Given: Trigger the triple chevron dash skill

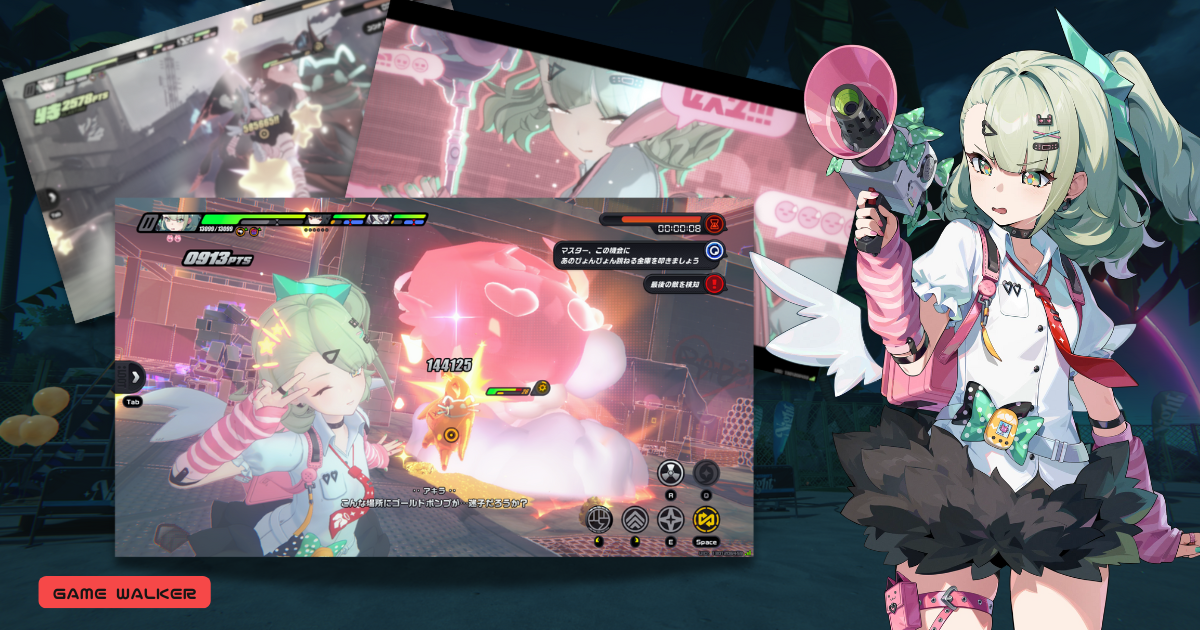Looking at the screenshot, I should coord(634,520).
